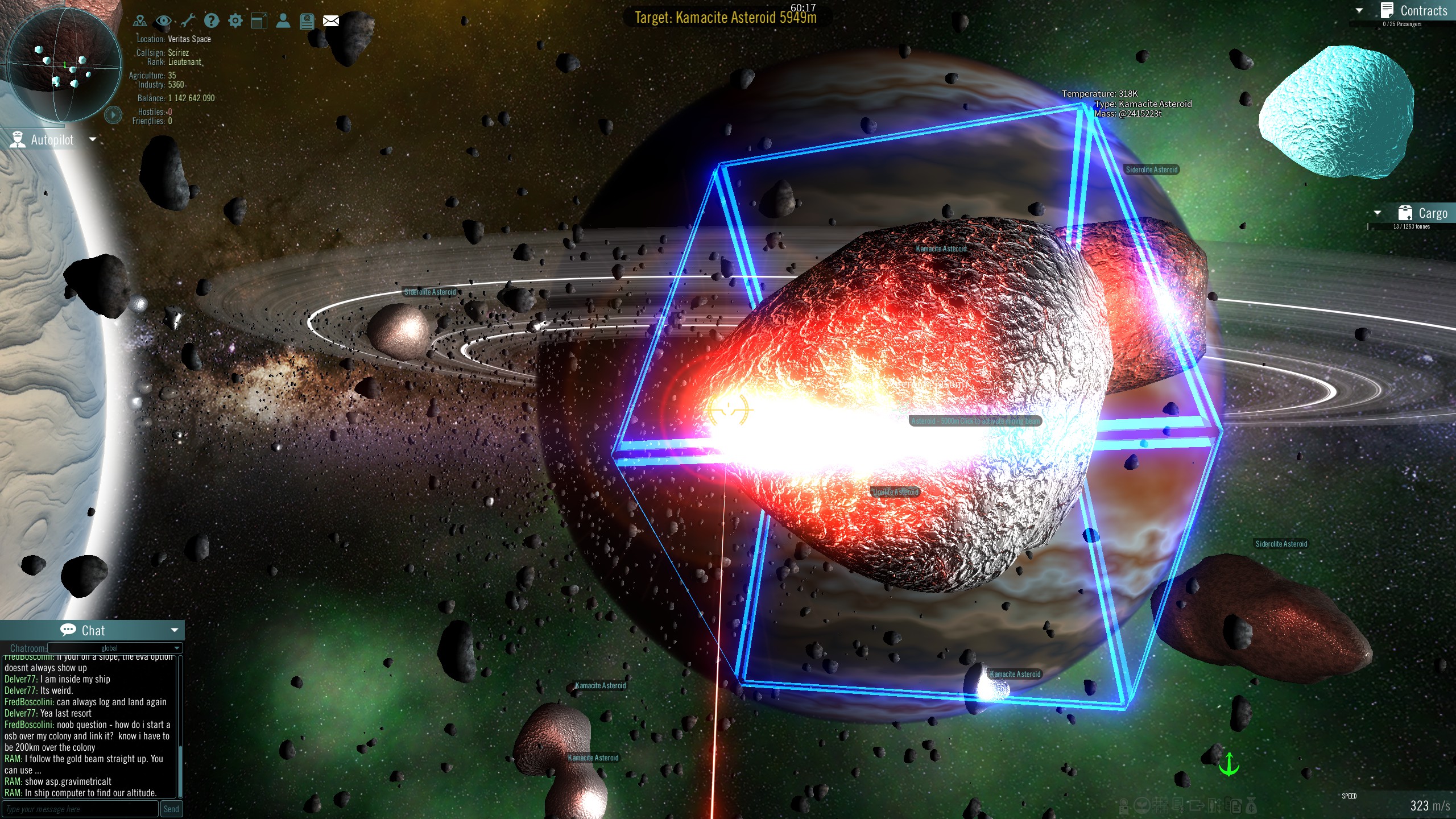Click the chat message input field
The height and width of the screenshot is (819, 1456).
tap(80, 808)
